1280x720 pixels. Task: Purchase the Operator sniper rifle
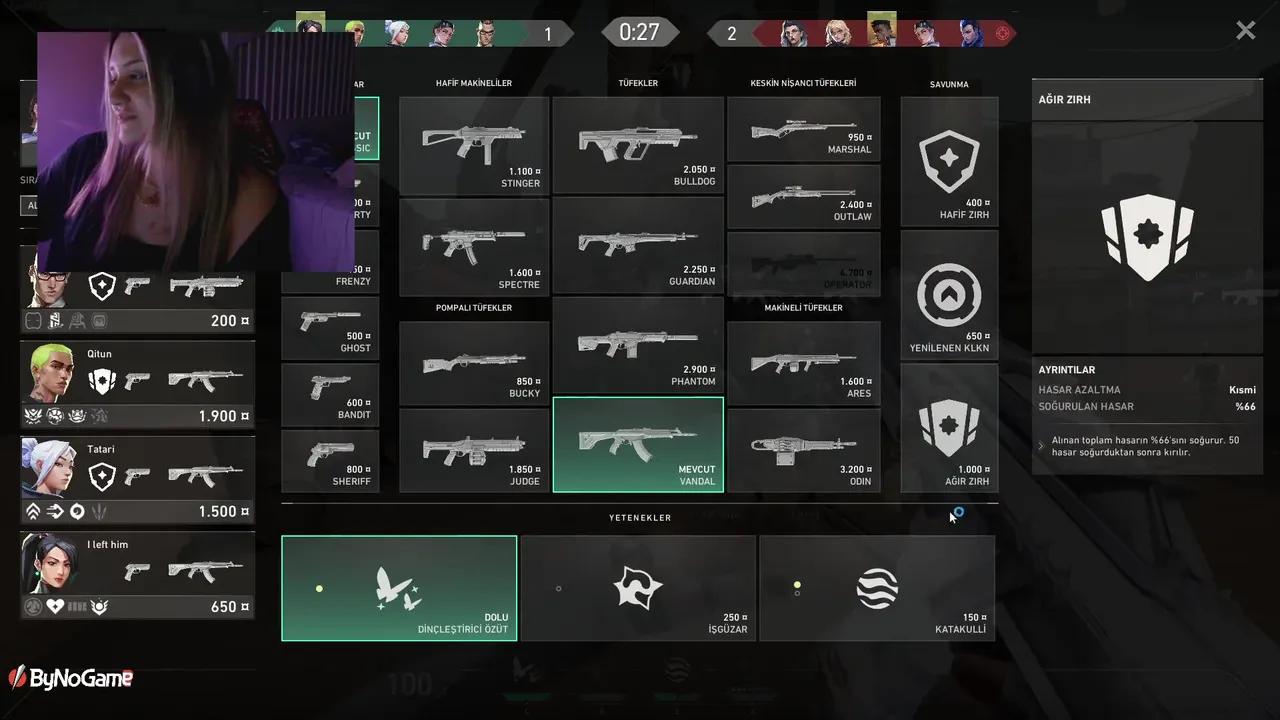804,262
